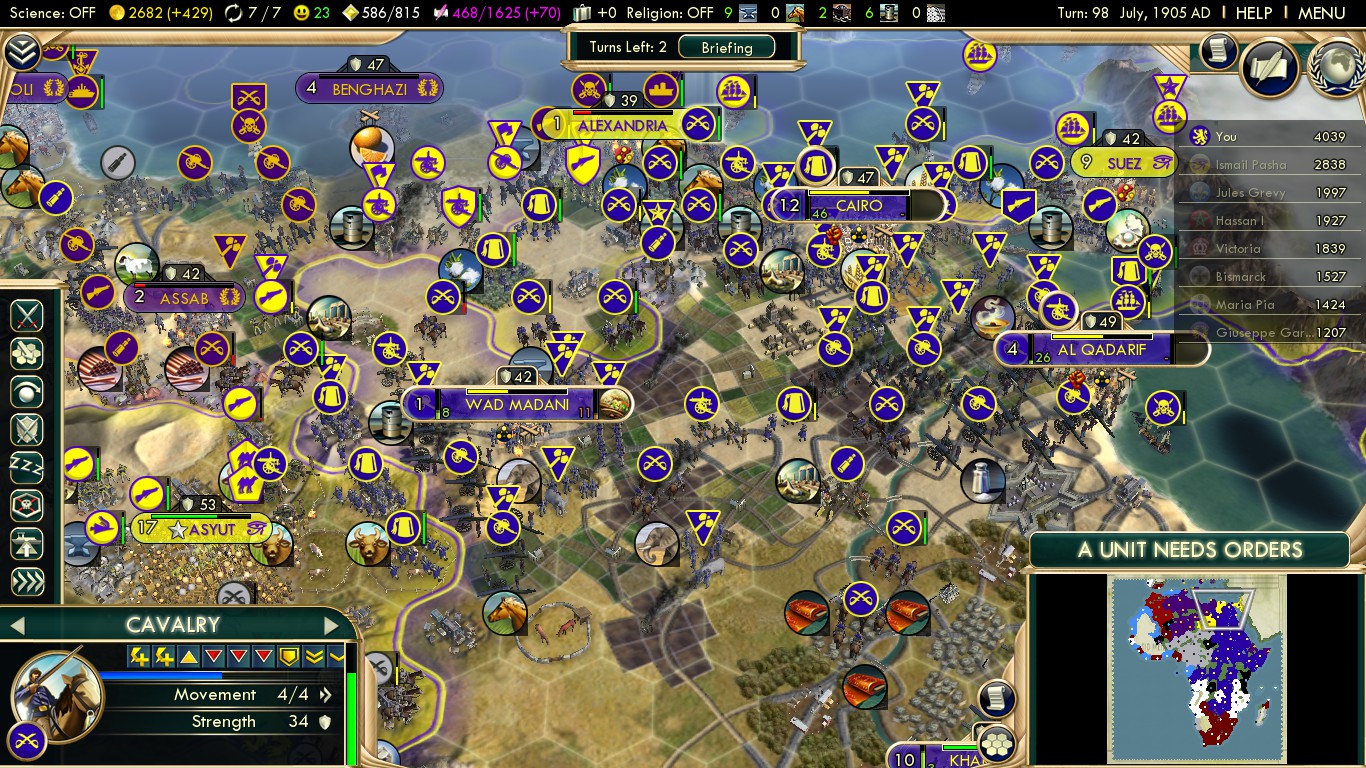Viewport: 1366px width, 768px height.
Task: Expand the triple-chevron more actions button
Action: (27, 581)
